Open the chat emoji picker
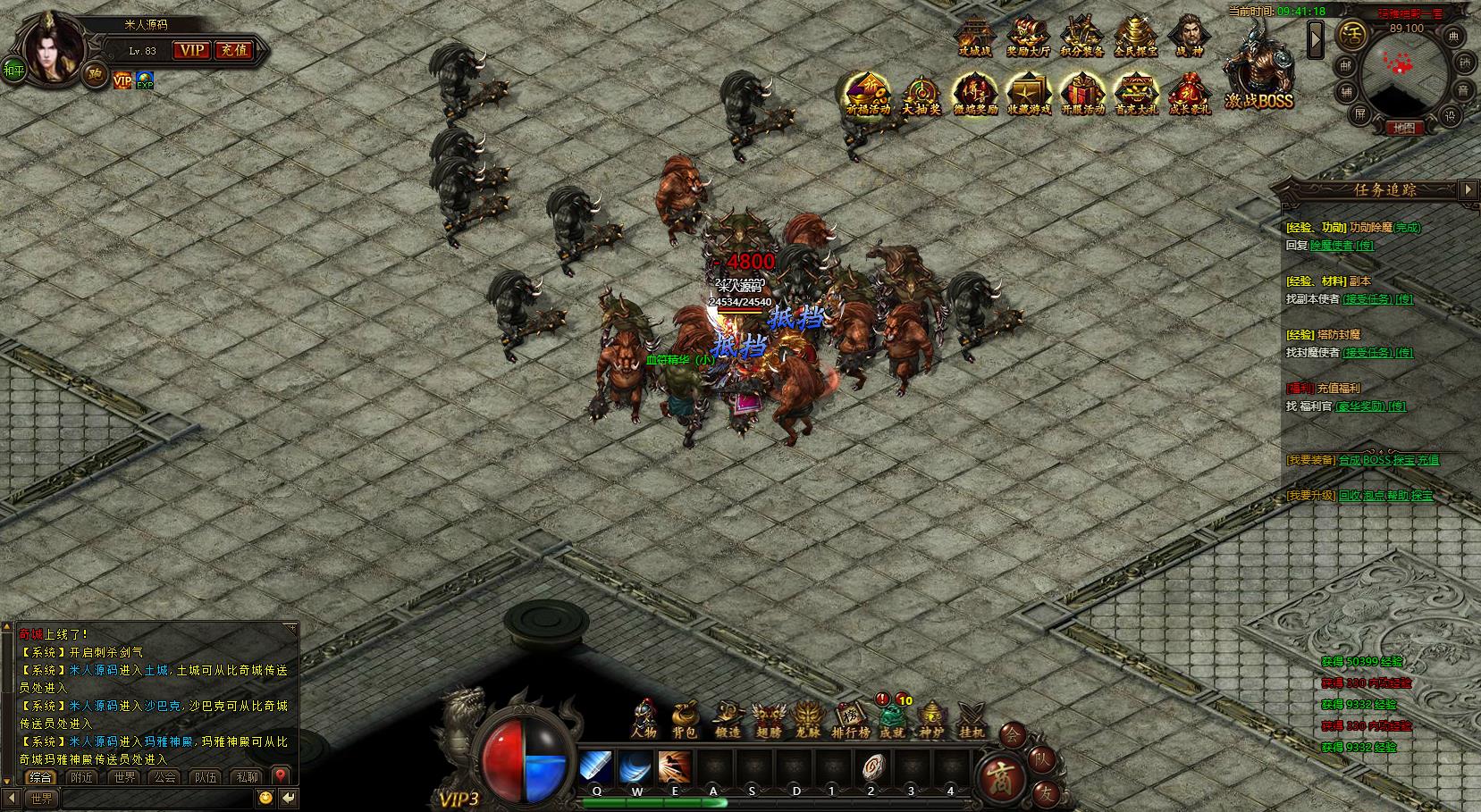 pyautogui.click(x=265, y=798)
